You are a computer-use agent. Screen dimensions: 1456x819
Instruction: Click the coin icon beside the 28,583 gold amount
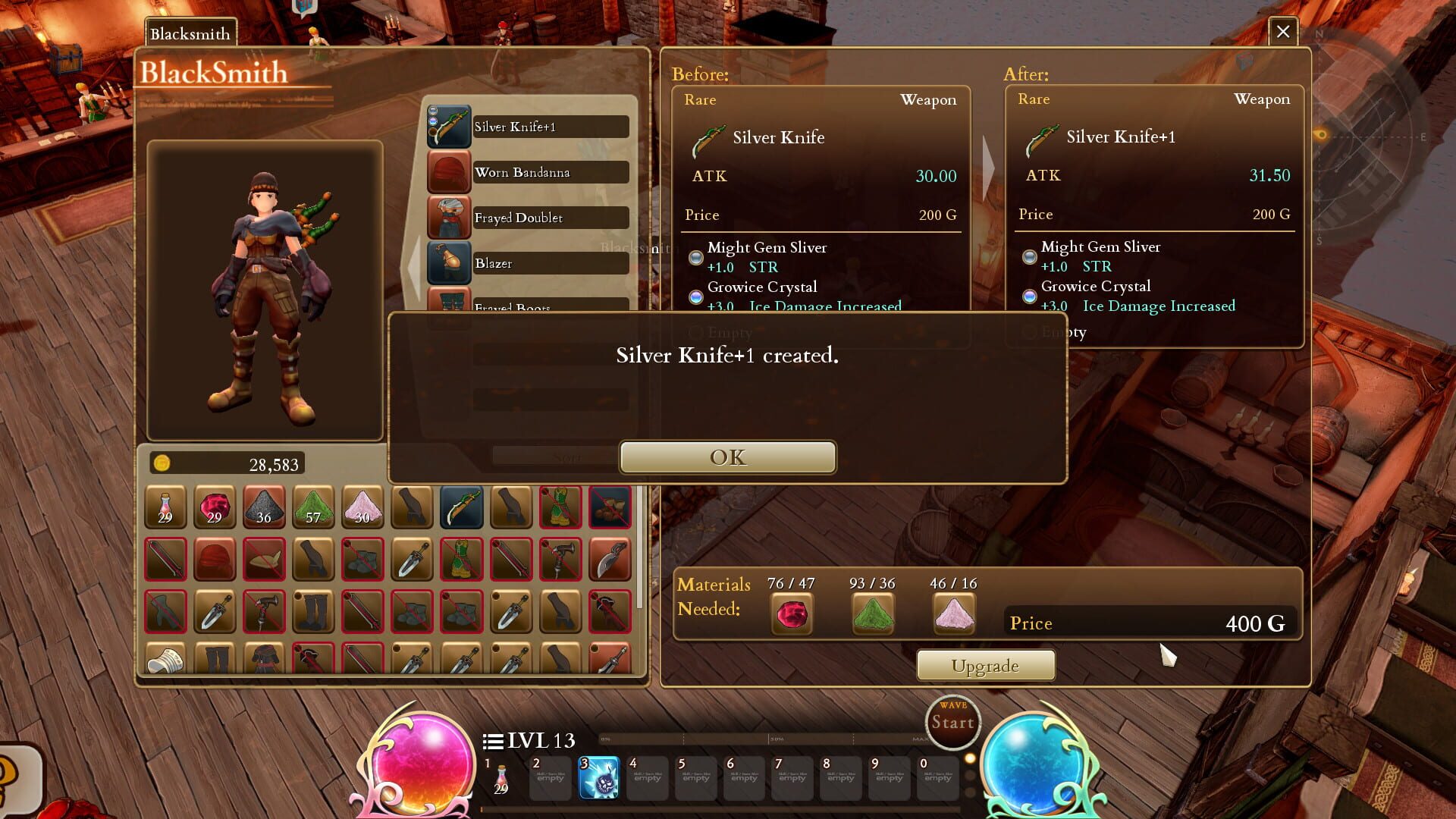click(162, 463)
